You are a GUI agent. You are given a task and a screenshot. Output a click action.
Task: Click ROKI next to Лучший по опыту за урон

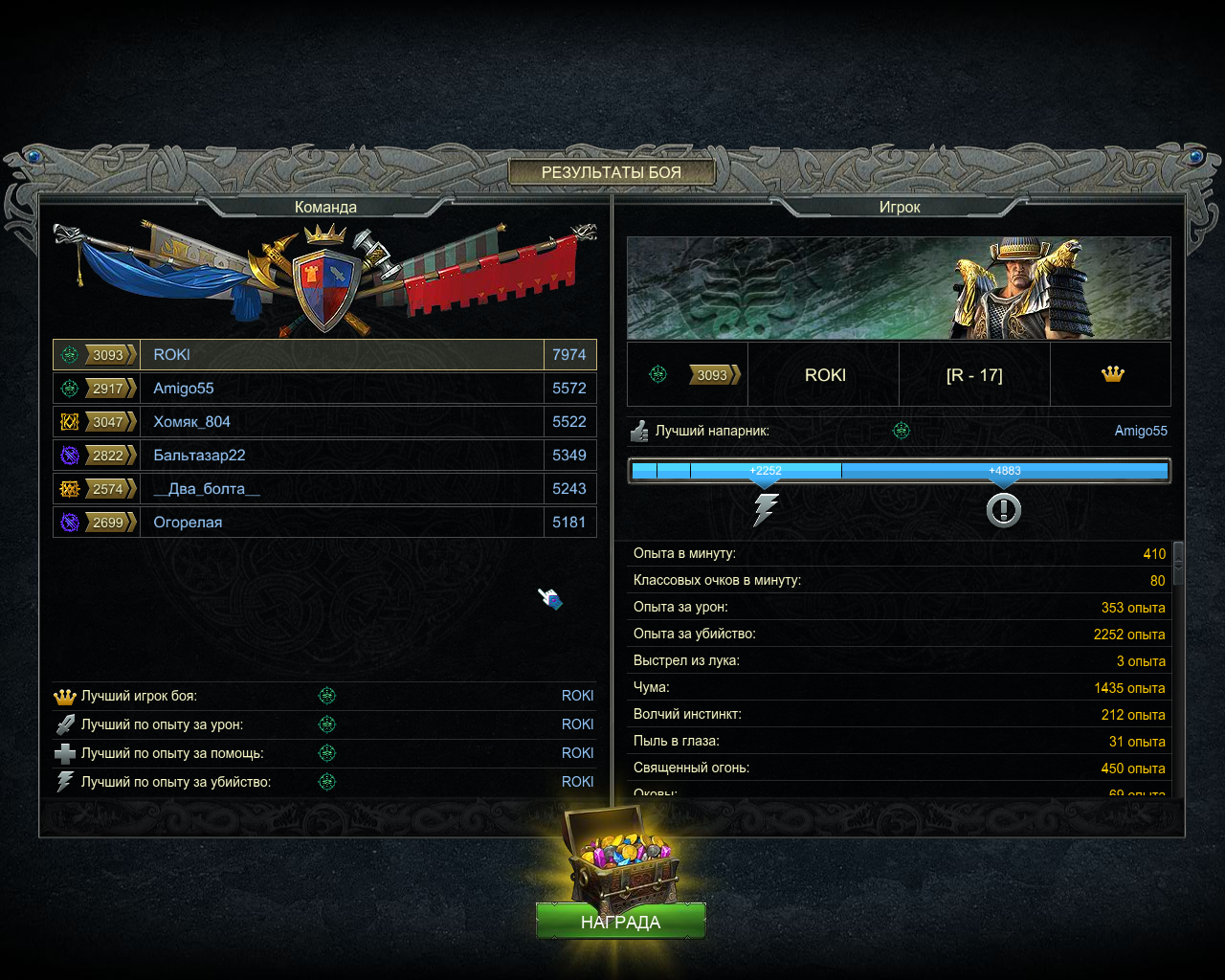click(x=577, y=724)
